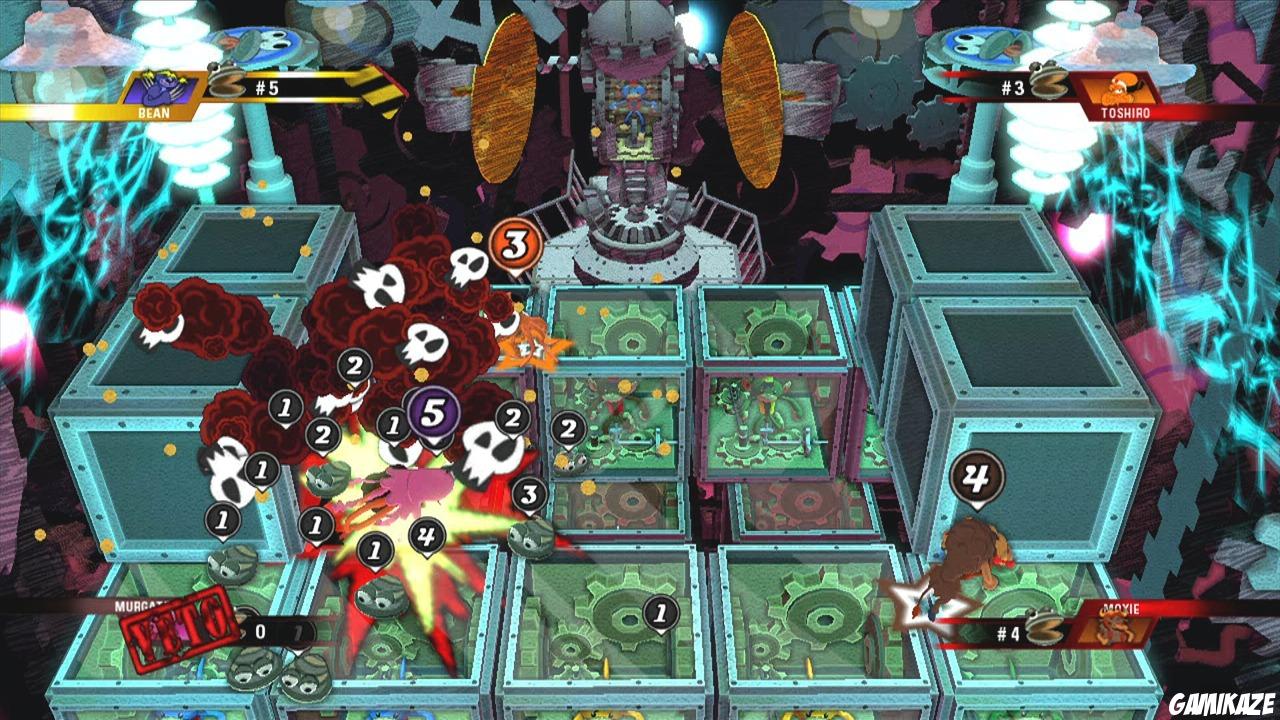Viewport: 1280px width, 720px height.
Task: Select Toshiro's orange player portrait
Action: point(1118,91)
